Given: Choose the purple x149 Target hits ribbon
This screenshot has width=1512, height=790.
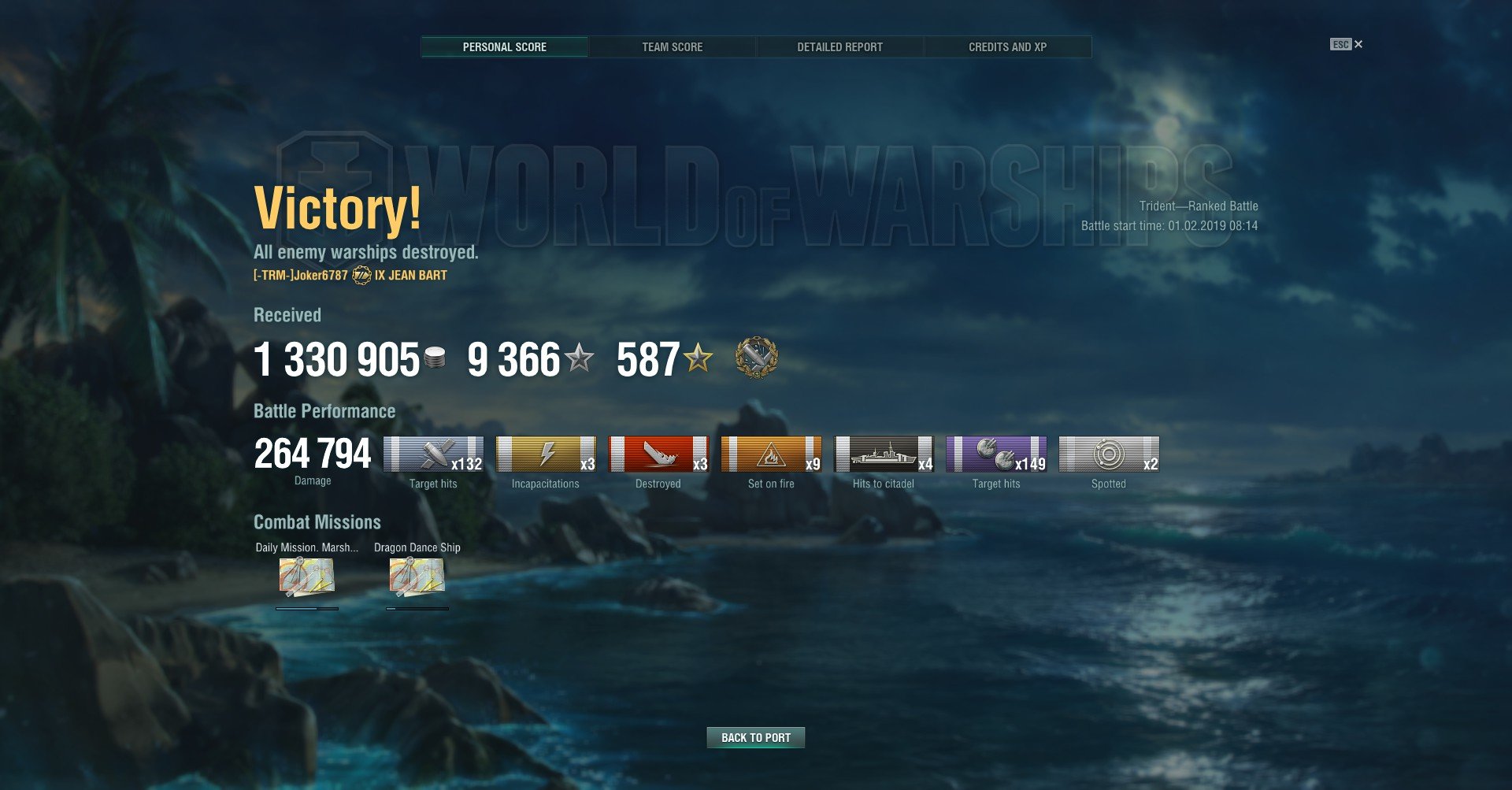Looking at the screenshot, I should point(996,454).
